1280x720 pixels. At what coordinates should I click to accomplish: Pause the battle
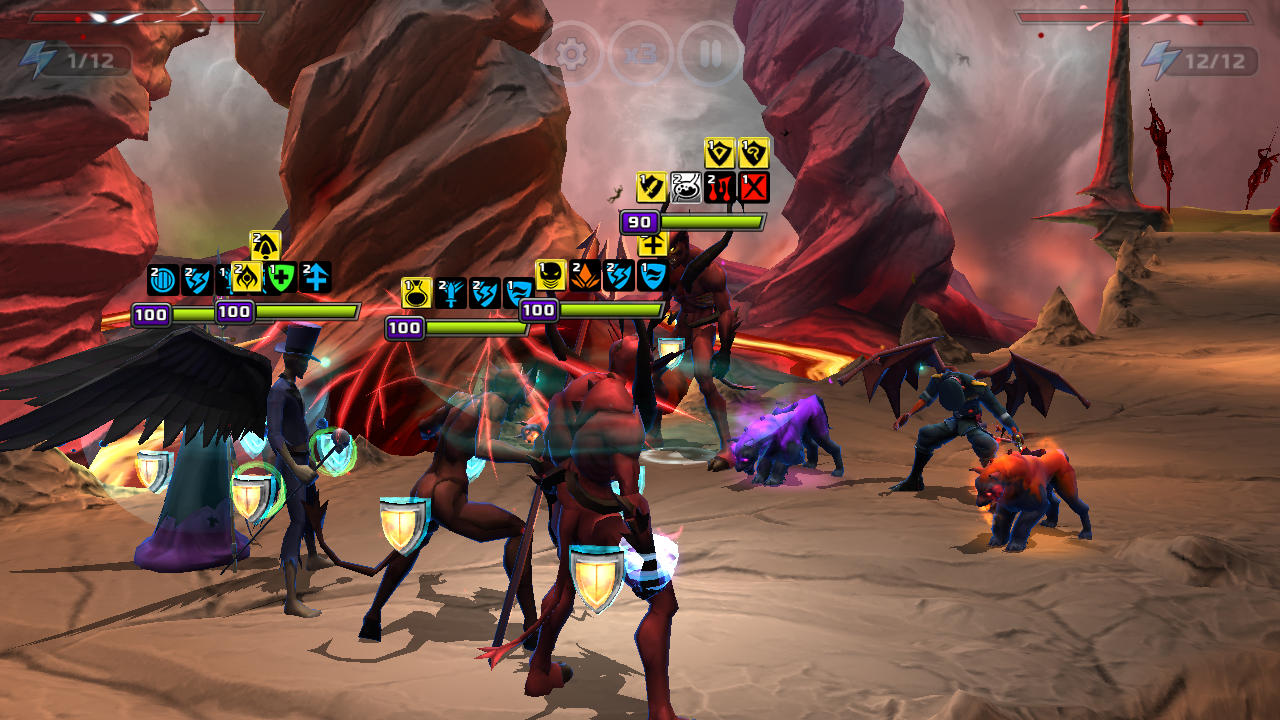[709, 53]
